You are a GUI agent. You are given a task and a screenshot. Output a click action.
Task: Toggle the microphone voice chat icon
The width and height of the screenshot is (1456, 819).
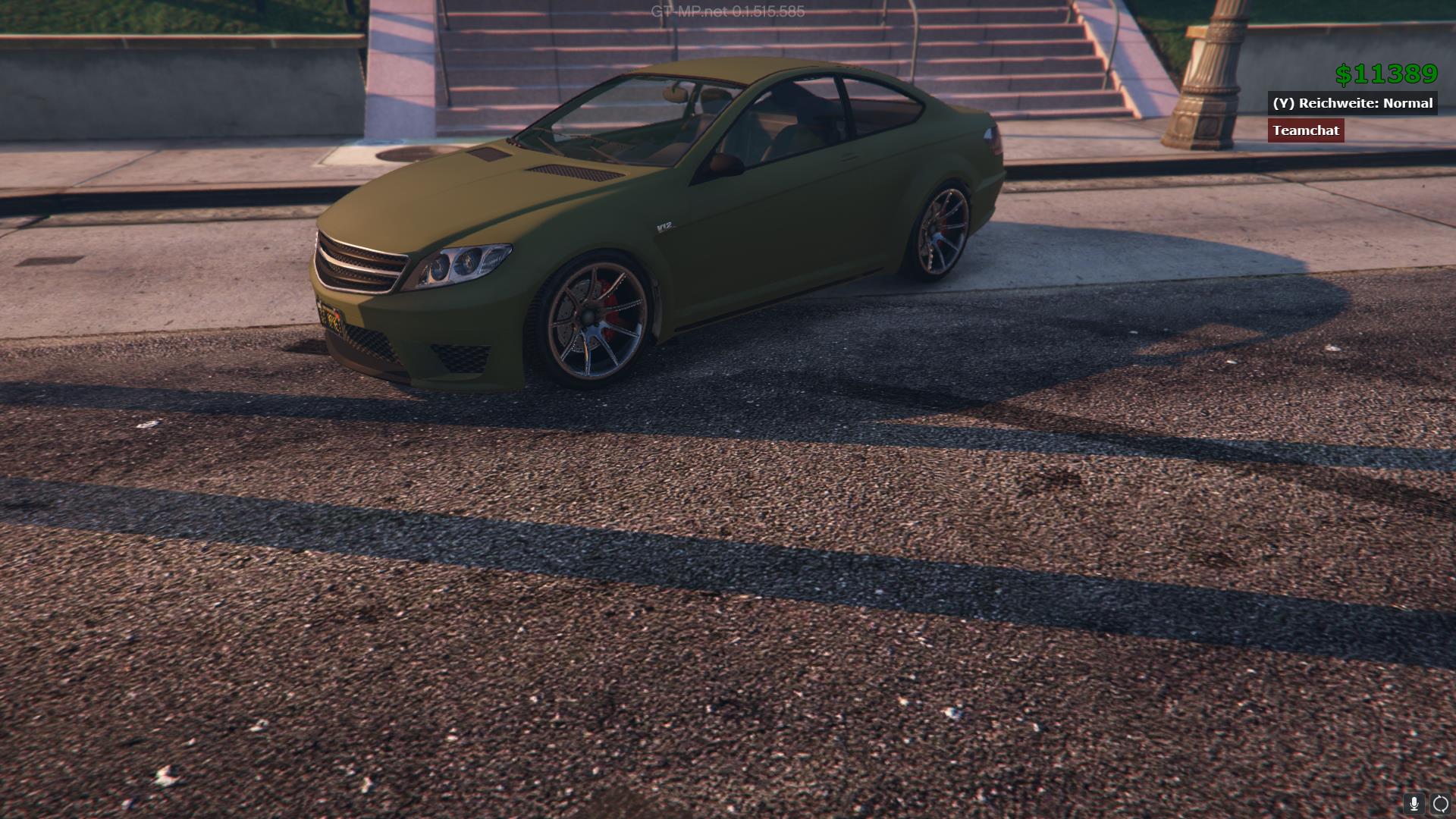[1414, 804]
